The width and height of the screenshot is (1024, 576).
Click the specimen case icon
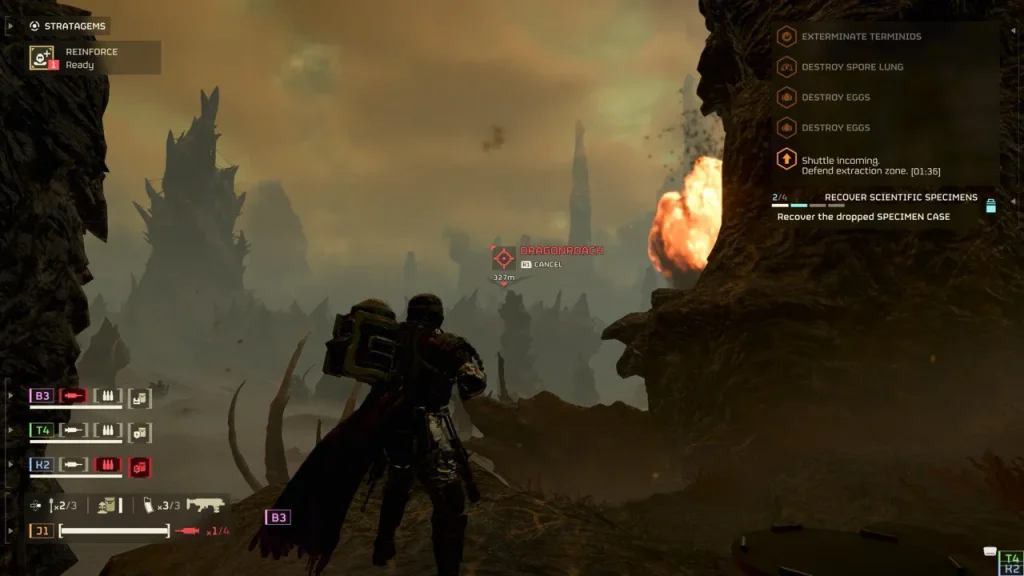coord(991,206)
